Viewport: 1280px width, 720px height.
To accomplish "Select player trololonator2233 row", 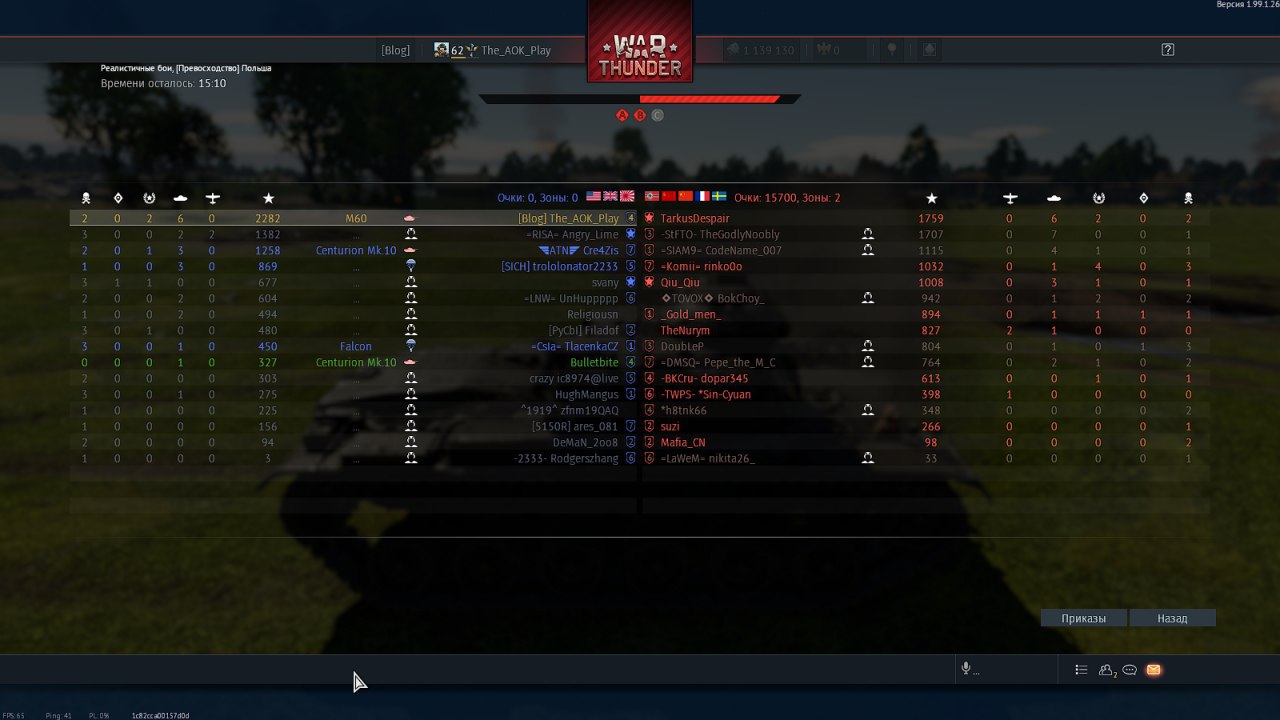I will 560,266.
